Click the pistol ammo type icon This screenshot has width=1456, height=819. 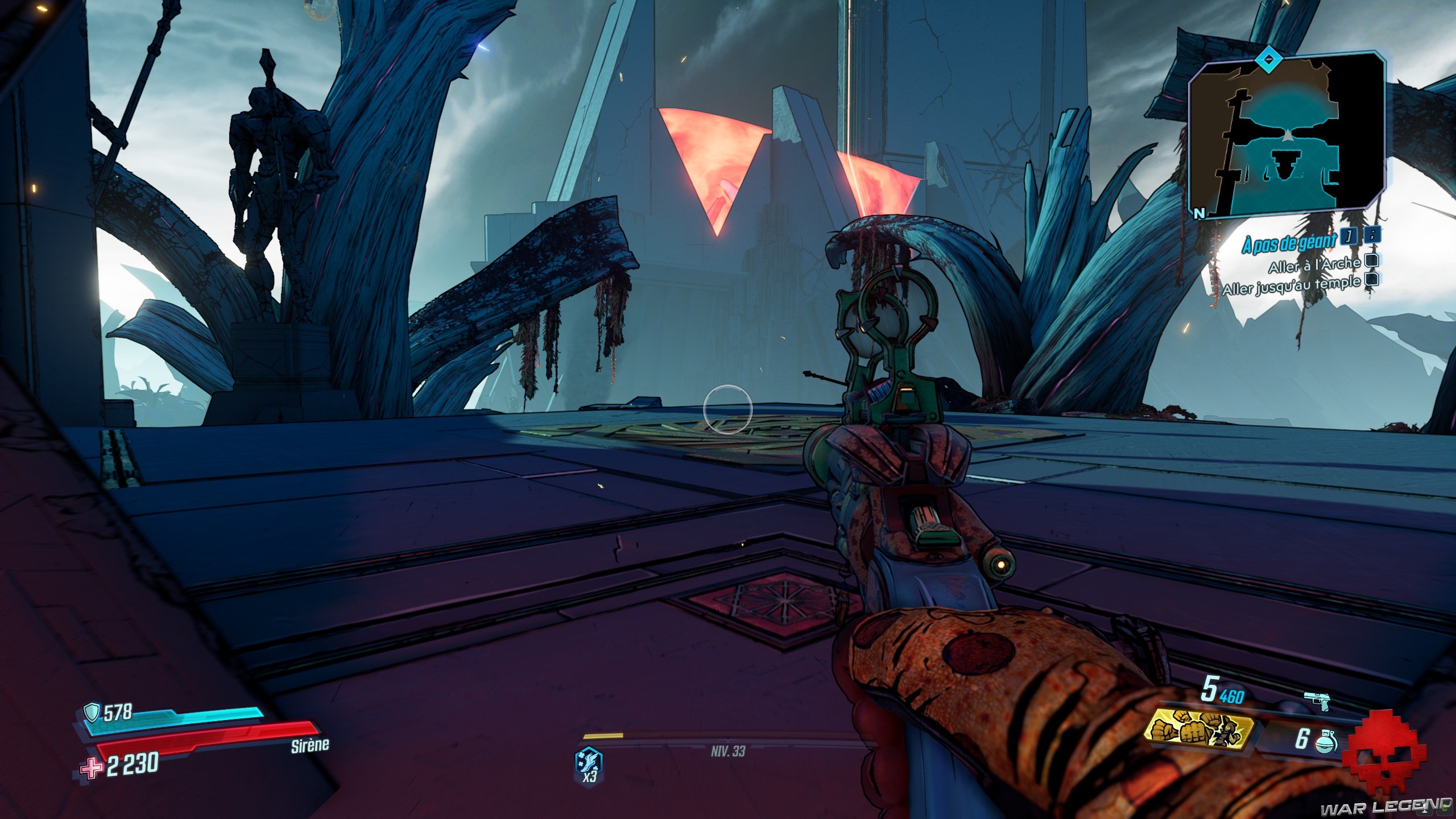(1317, 702)
